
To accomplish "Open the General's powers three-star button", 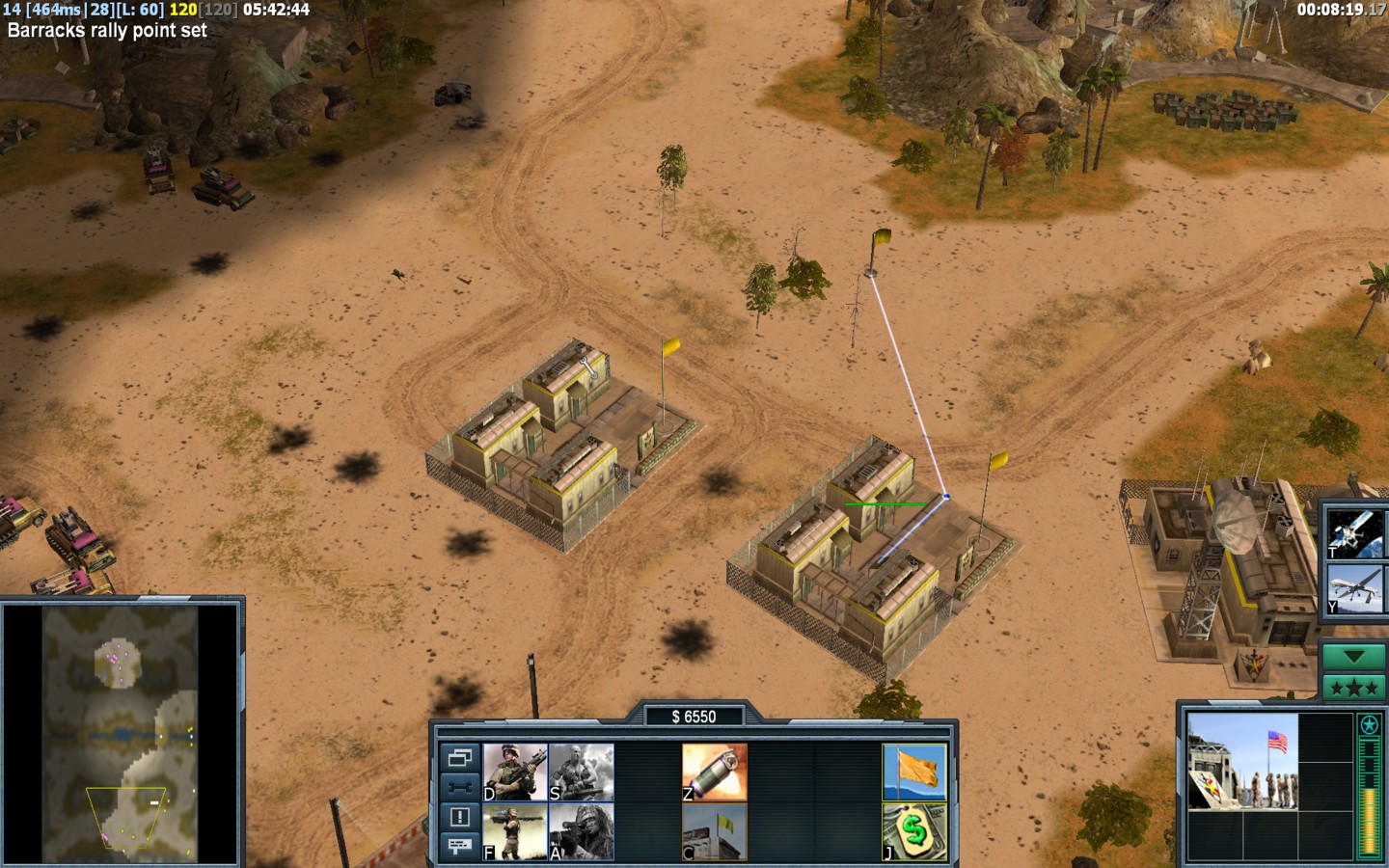I will [x=1353, y=688].
